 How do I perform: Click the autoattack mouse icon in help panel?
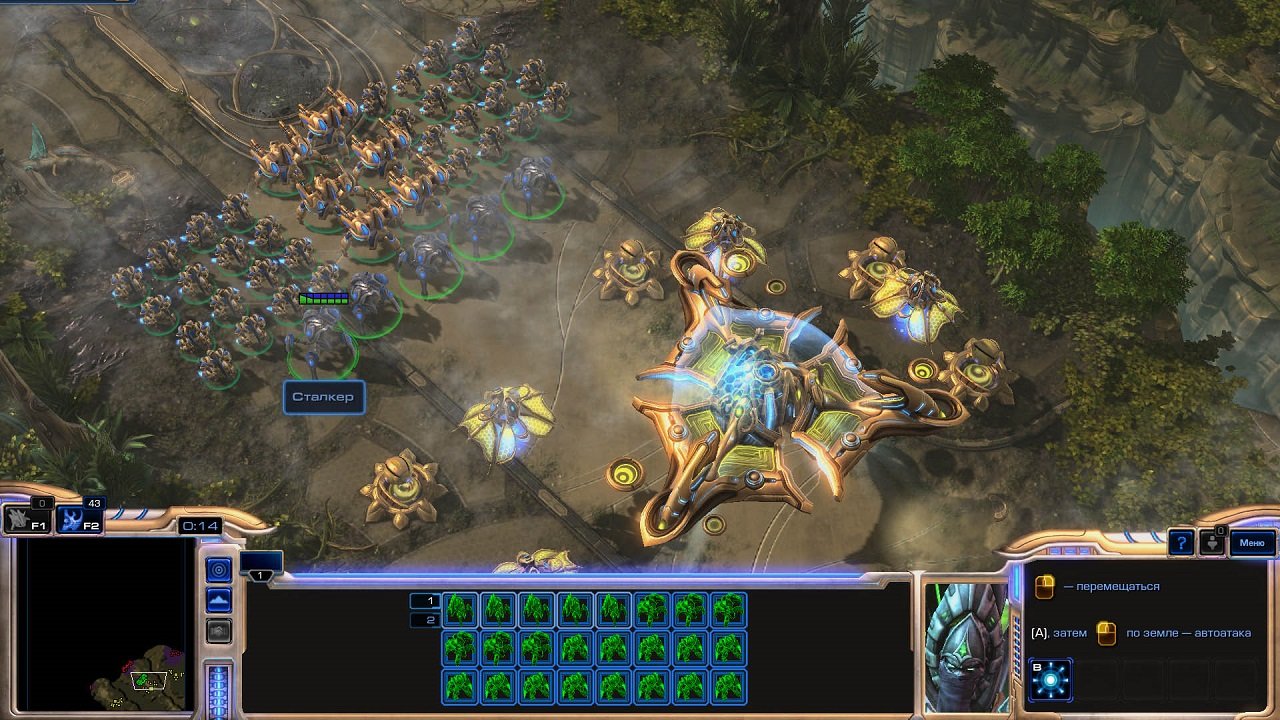[1106, 633]
